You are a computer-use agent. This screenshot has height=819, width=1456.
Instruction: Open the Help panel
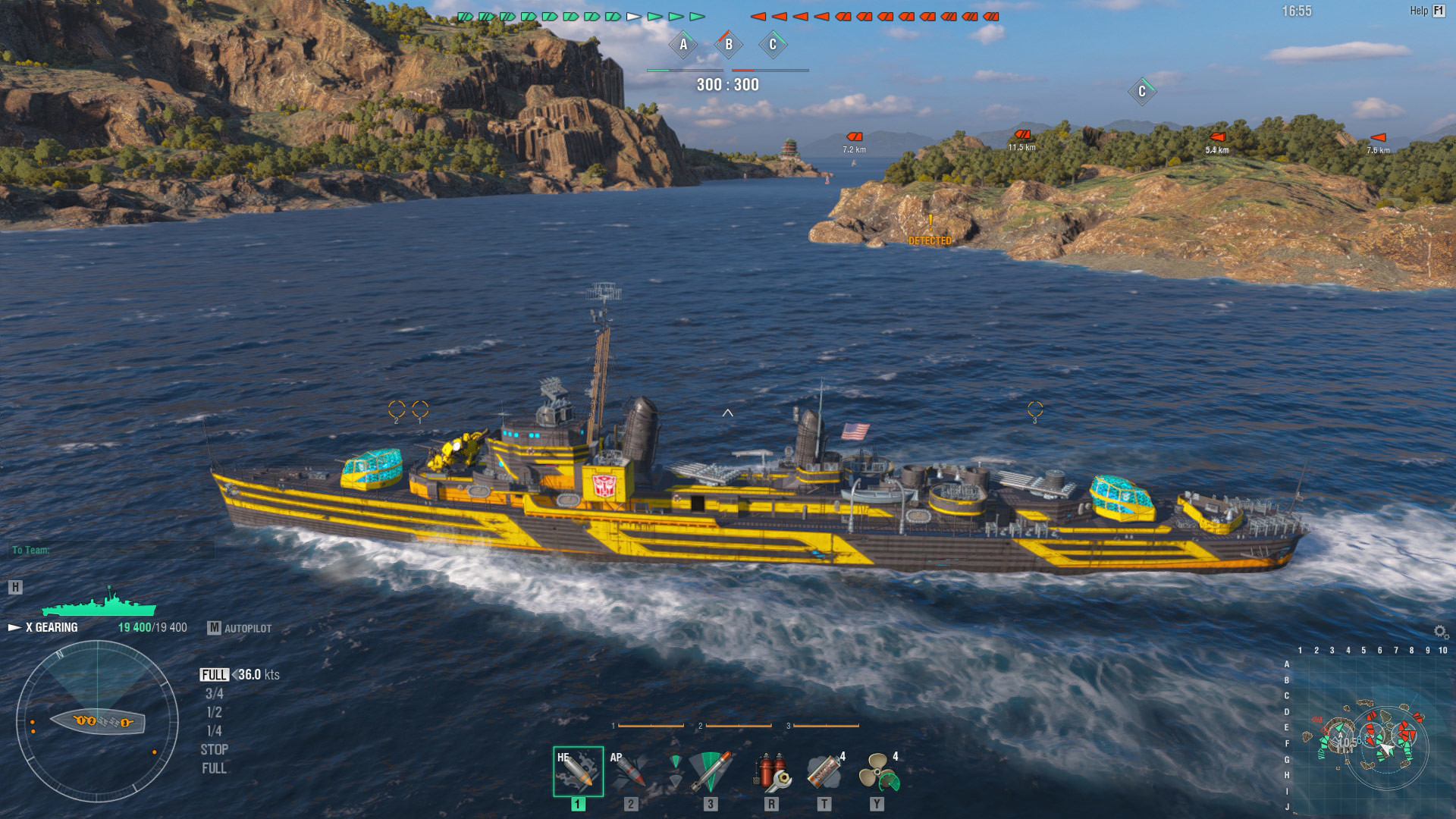pyautogui.click(x=1427, y=11)
